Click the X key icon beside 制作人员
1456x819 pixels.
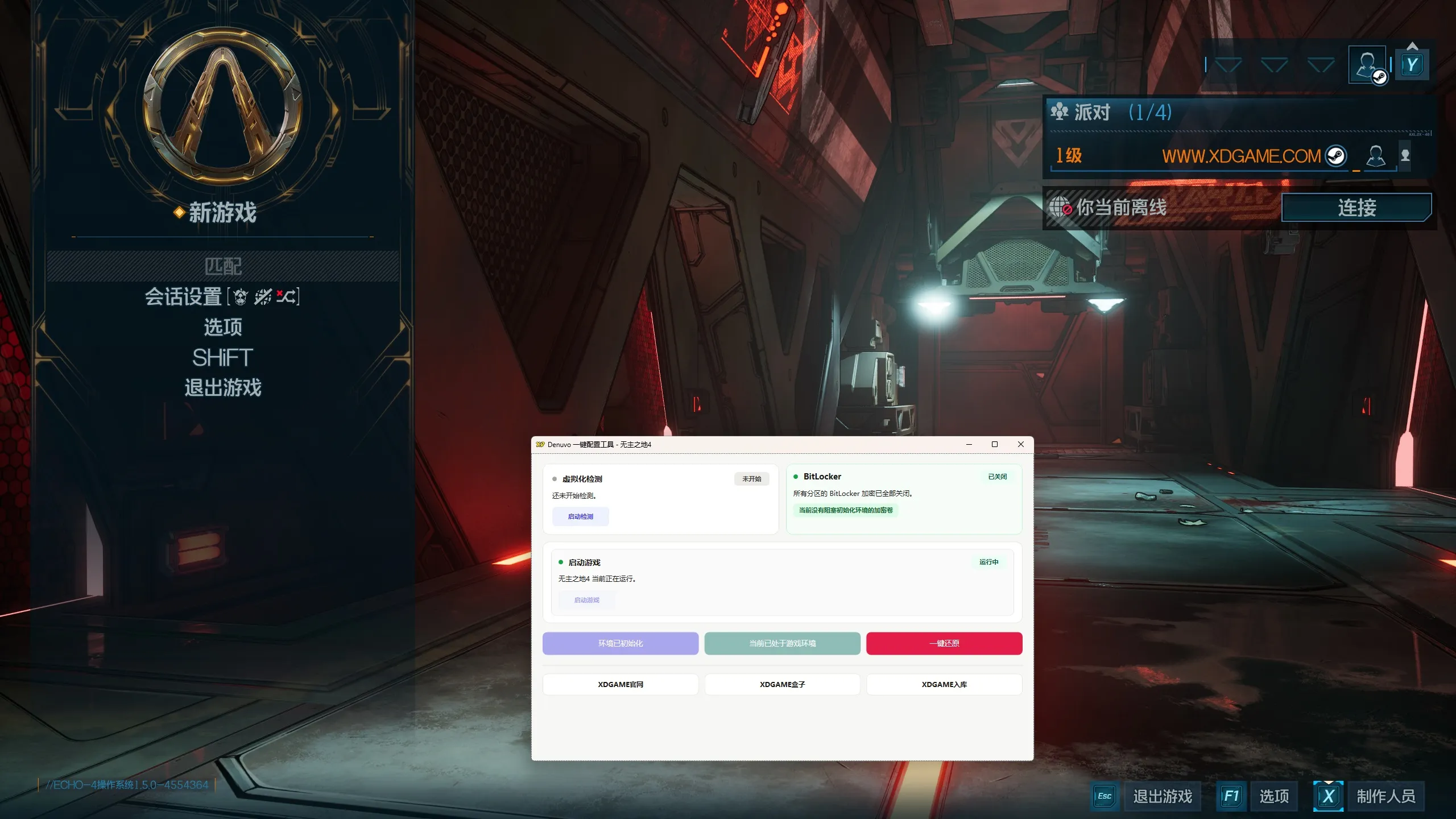pyautogui.click(x=1328, y=796)
